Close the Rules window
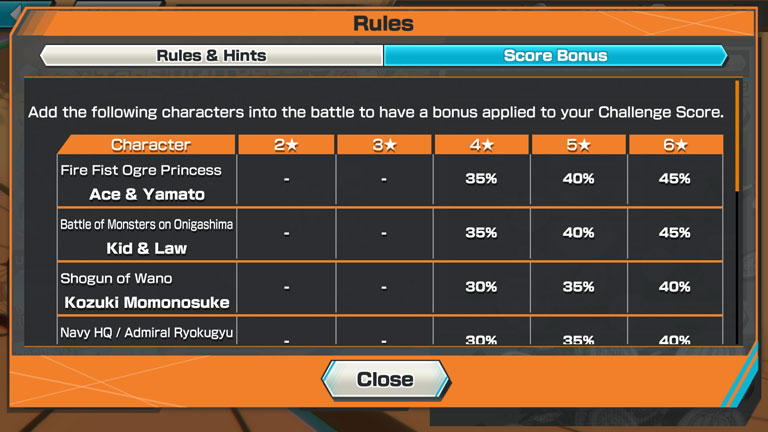 (385, 379)
